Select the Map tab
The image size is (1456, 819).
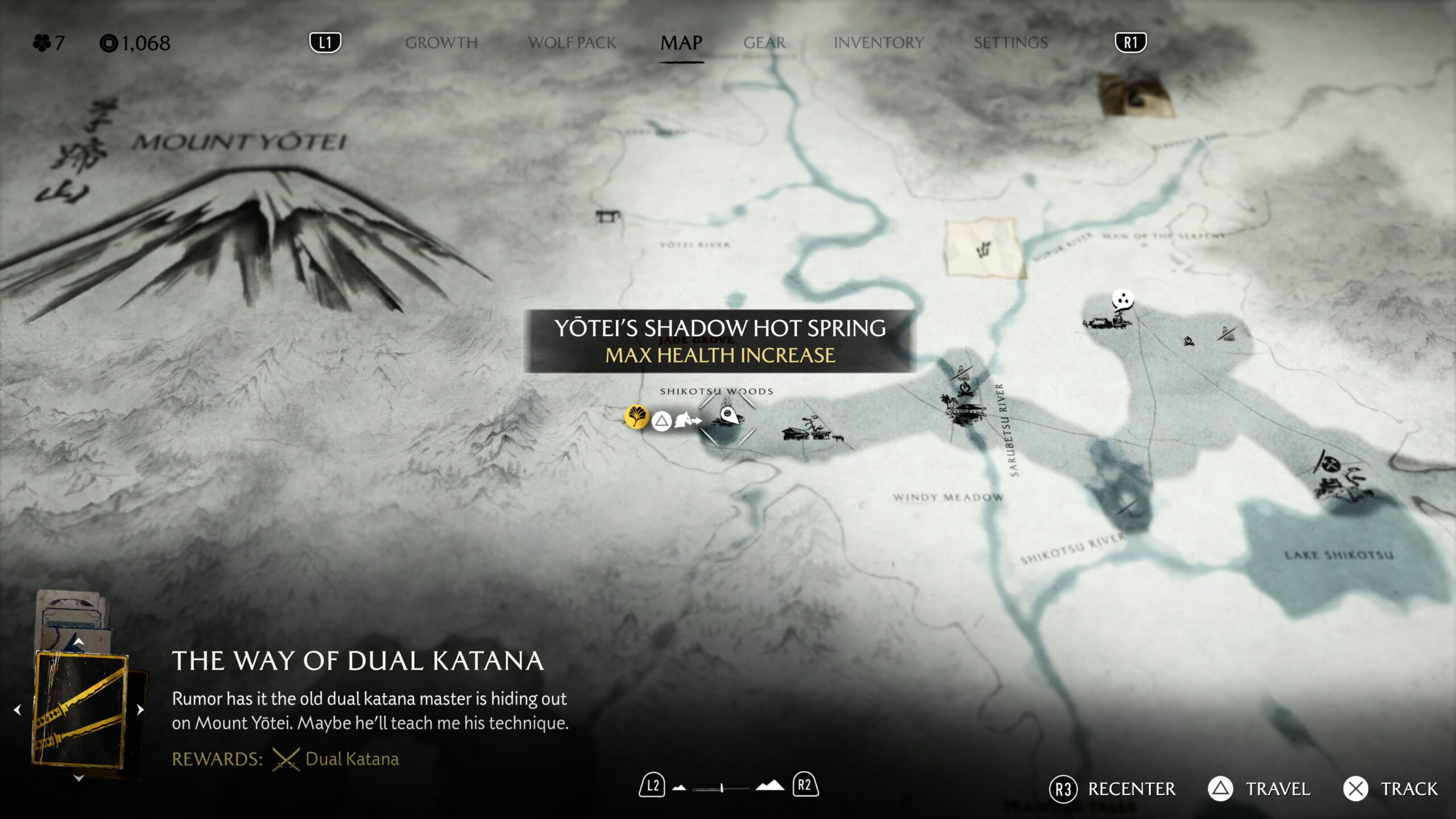click(681, 43)
